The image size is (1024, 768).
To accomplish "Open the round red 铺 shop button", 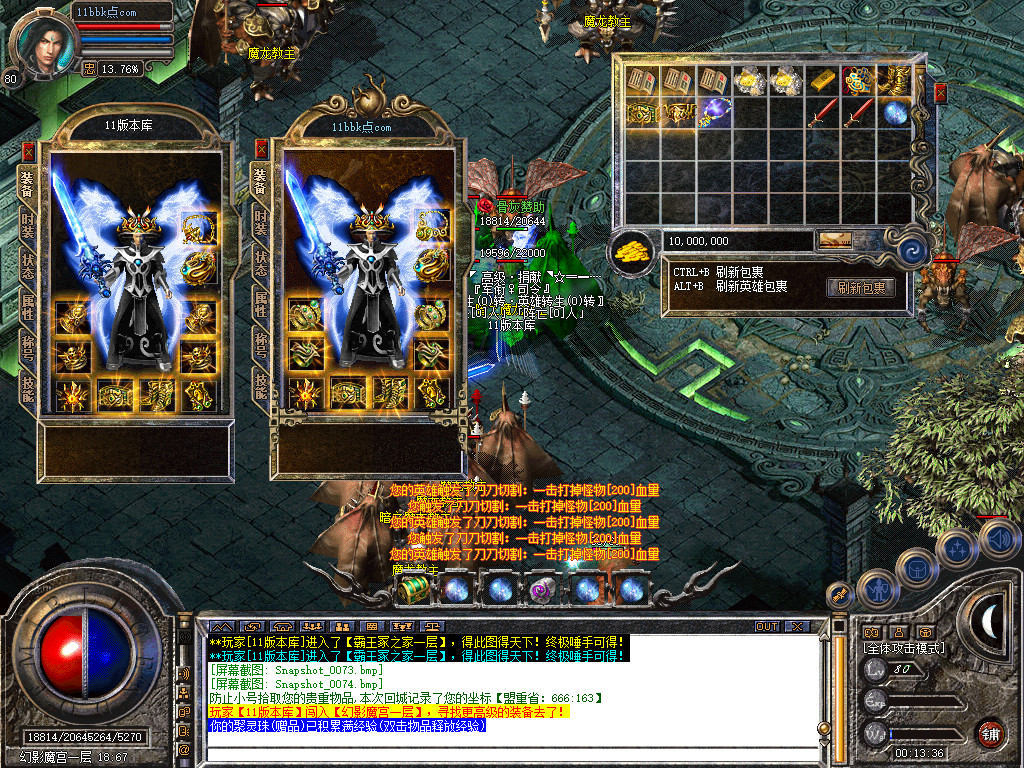I will [x=990, y=733].
